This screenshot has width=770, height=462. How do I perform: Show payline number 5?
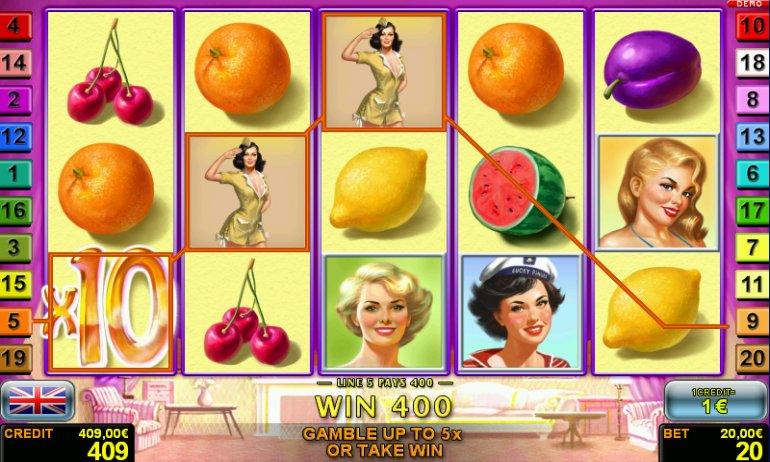(x=14, y=321)
